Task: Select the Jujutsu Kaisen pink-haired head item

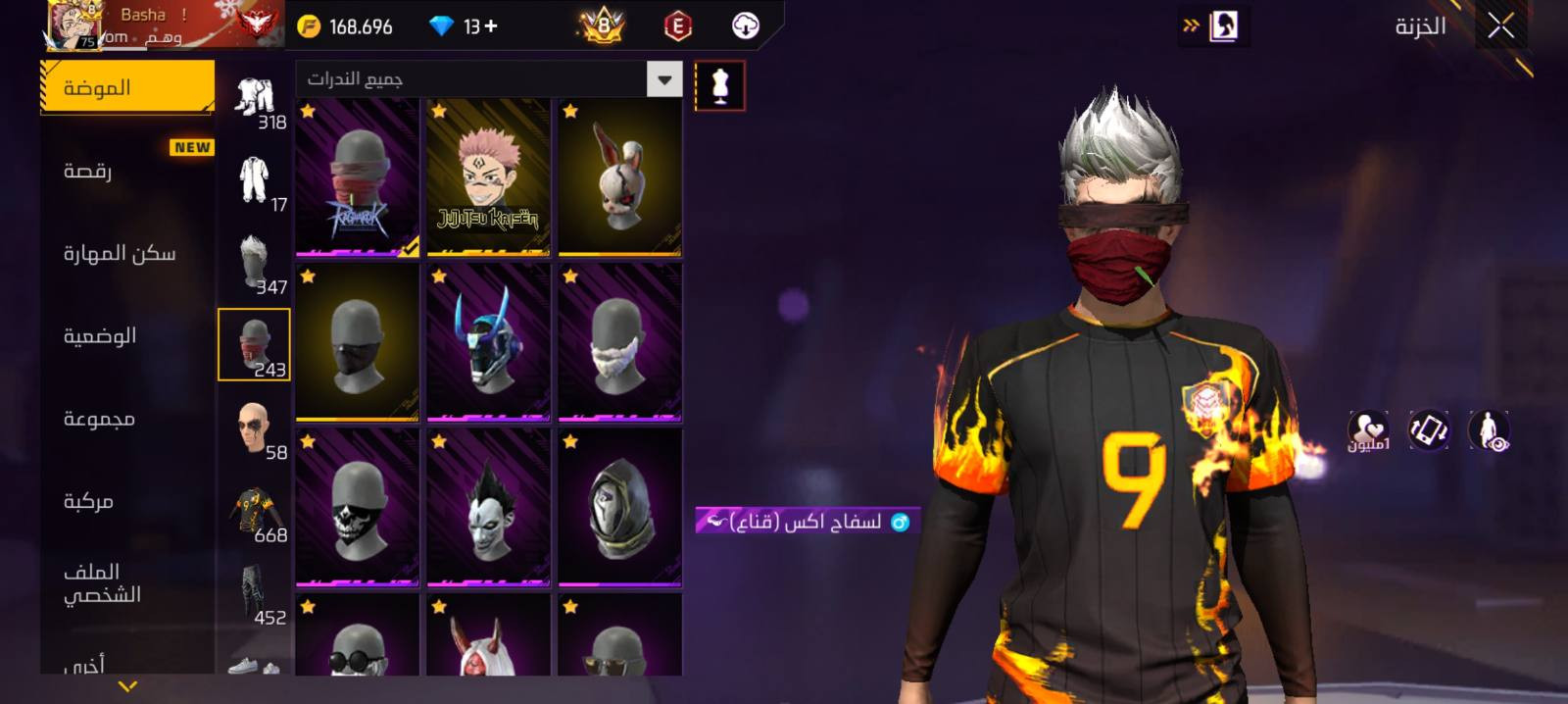Action: (488, 177)
